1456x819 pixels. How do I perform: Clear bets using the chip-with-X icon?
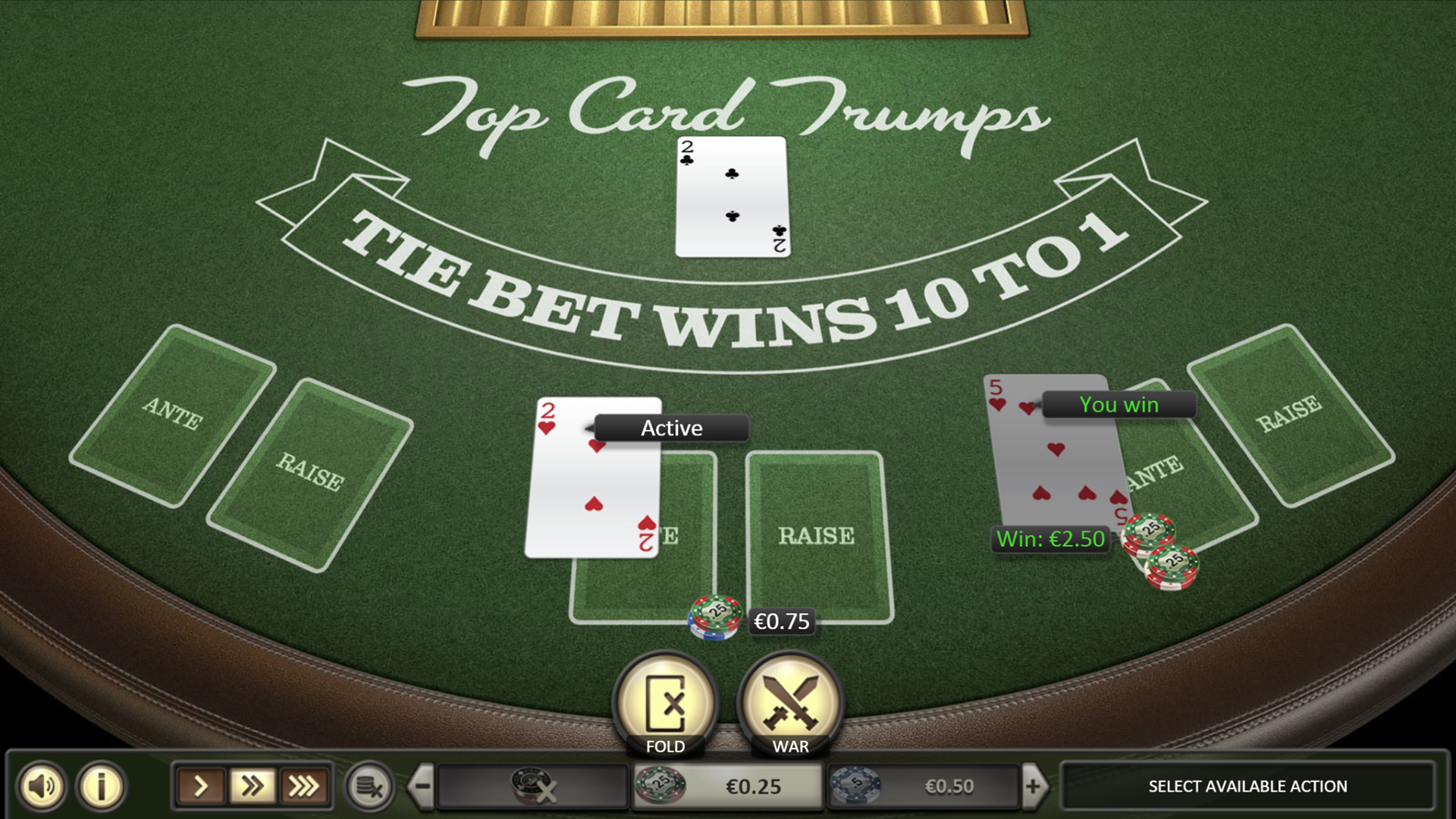pyautogui.click(x=368, y=786)
